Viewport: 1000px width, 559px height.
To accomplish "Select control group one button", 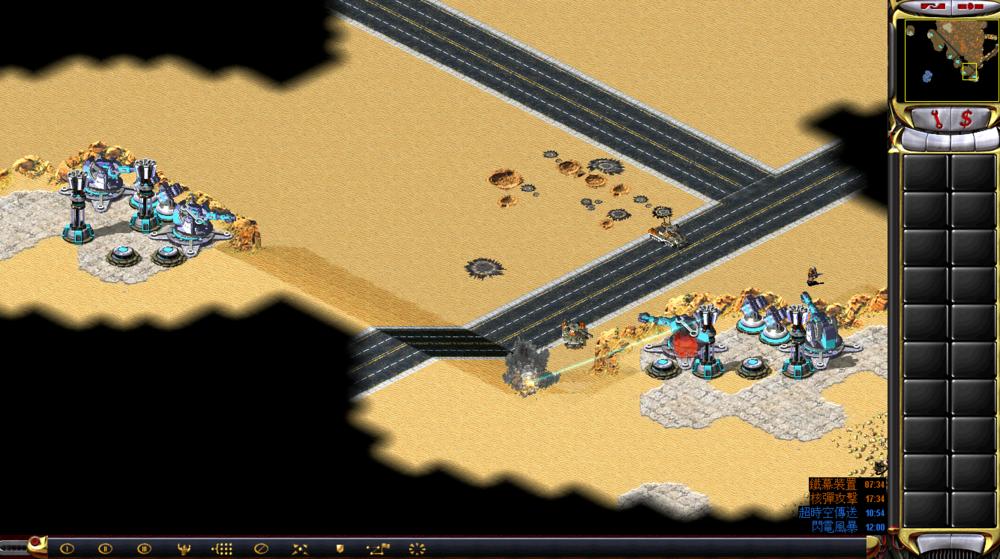I will [x=67, y=548].
